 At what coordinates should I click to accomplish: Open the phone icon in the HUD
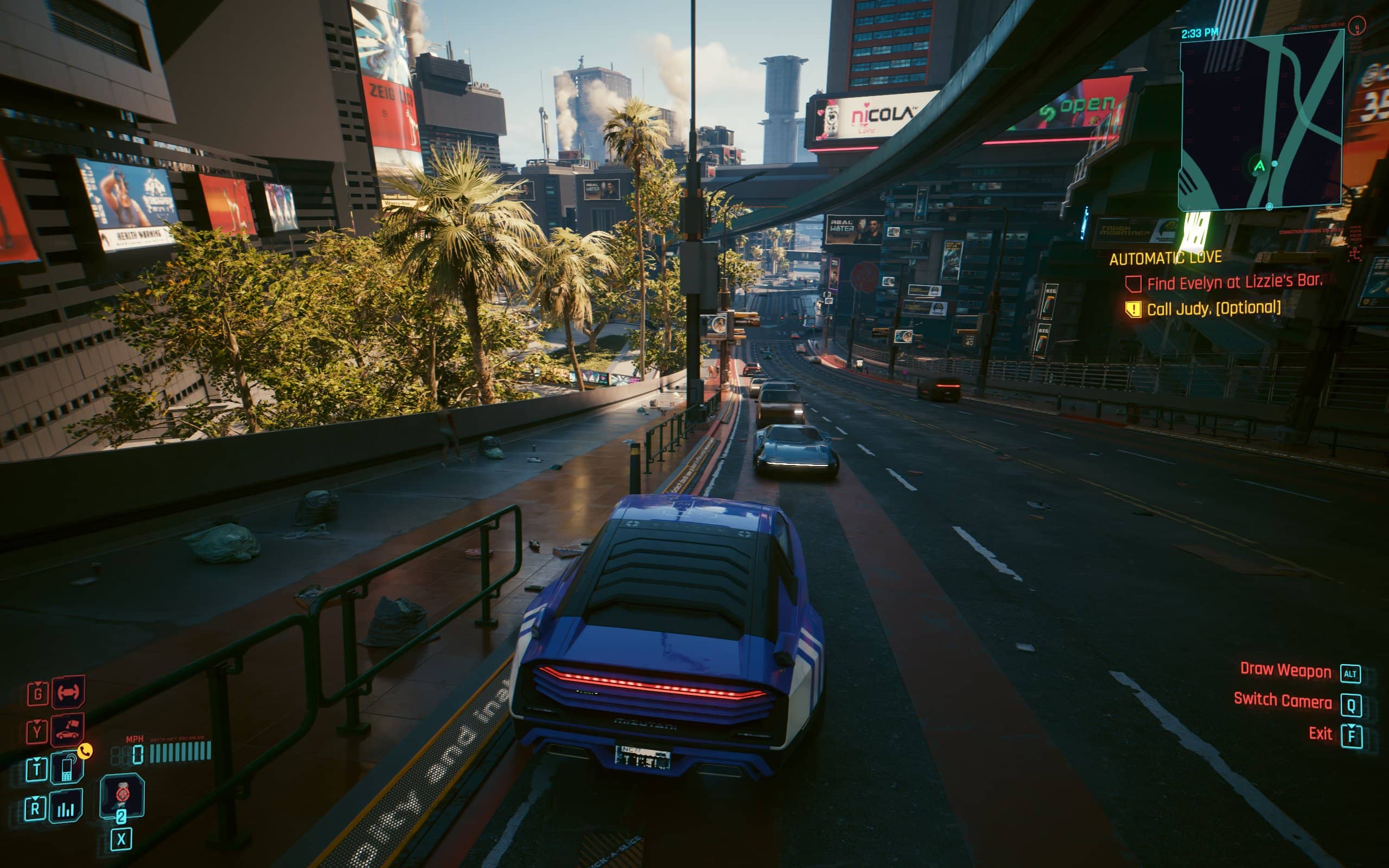point(67,768)
